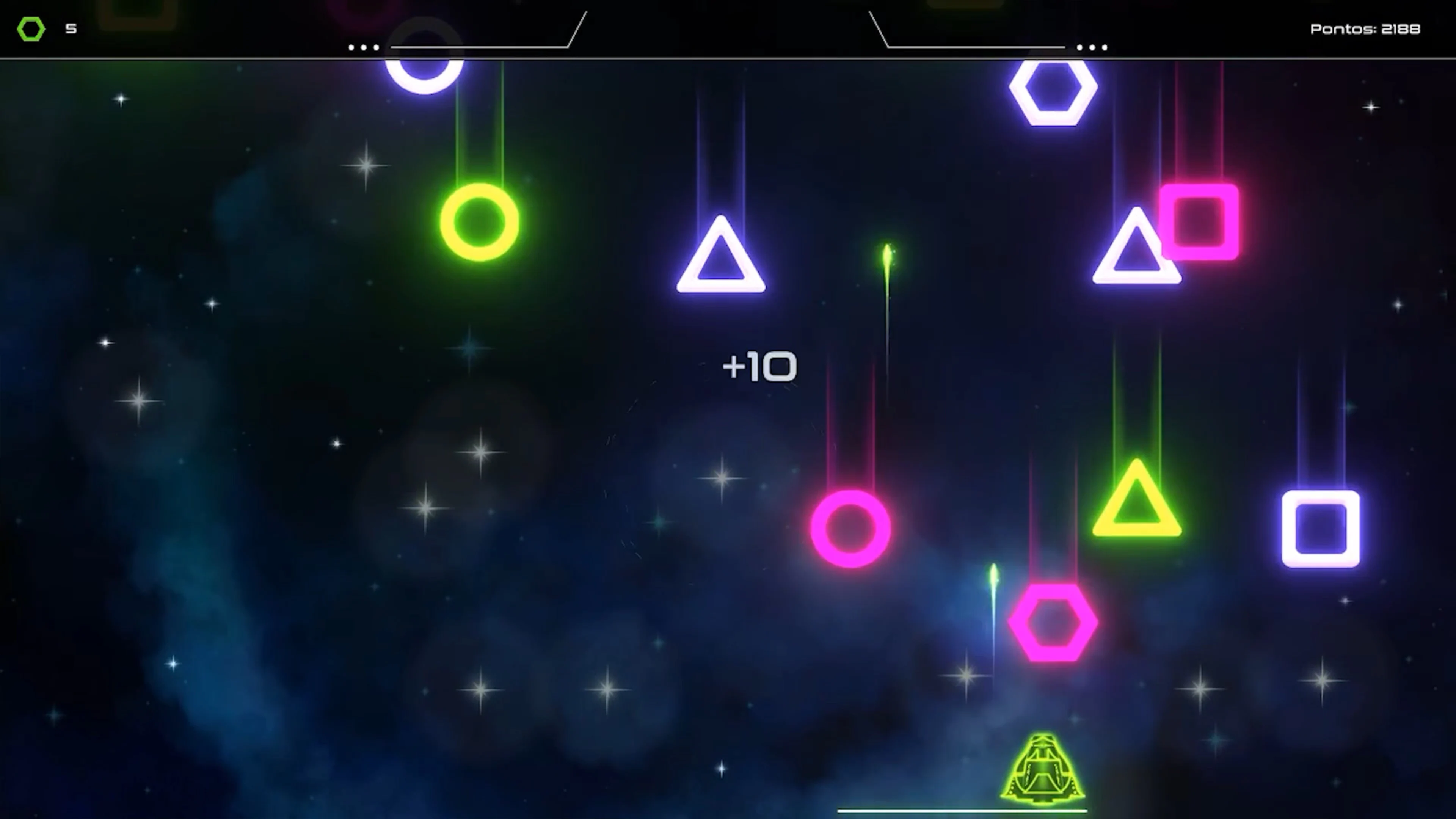Select the purple square on the far right
This screenshot has width=1456, height=819.
point(1321,529)
